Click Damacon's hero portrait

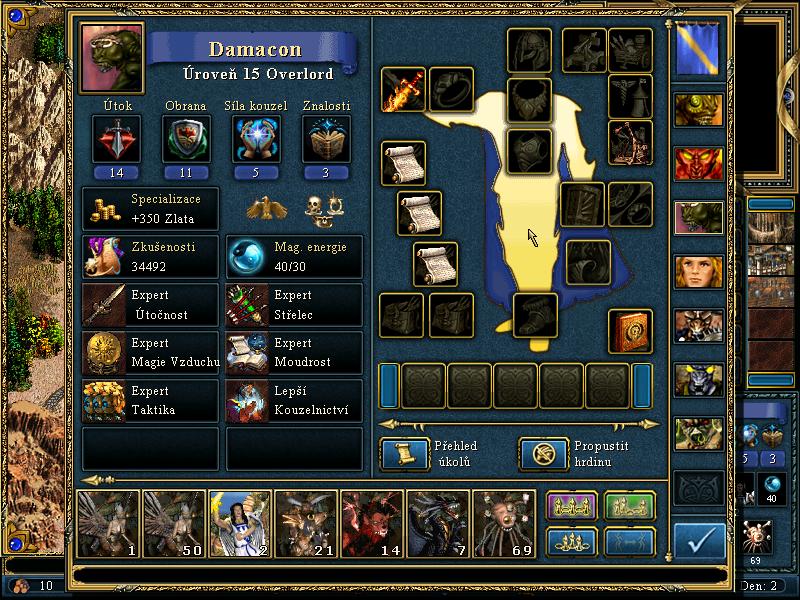click(112, 57)
